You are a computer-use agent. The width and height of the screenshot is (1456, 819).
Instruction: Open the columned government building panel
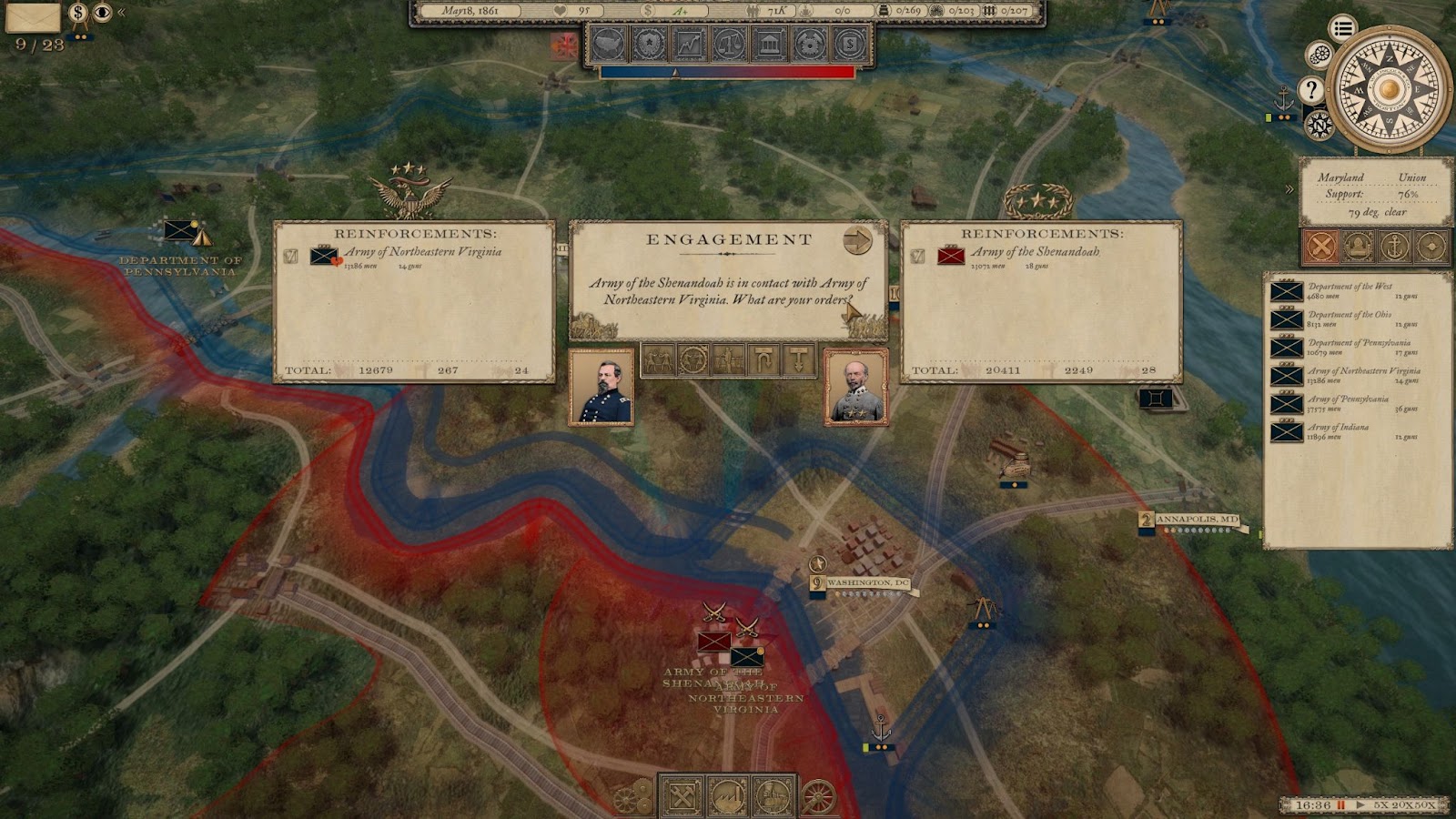[769, 43]
